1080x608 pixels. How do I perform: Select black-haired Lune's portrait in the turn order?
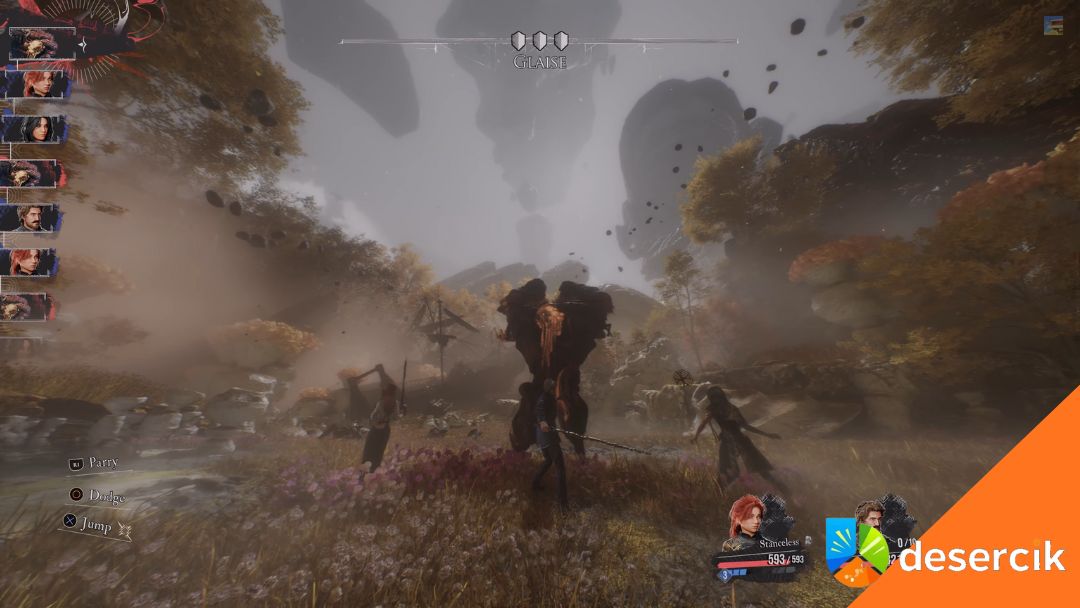(x=34, y=130)
